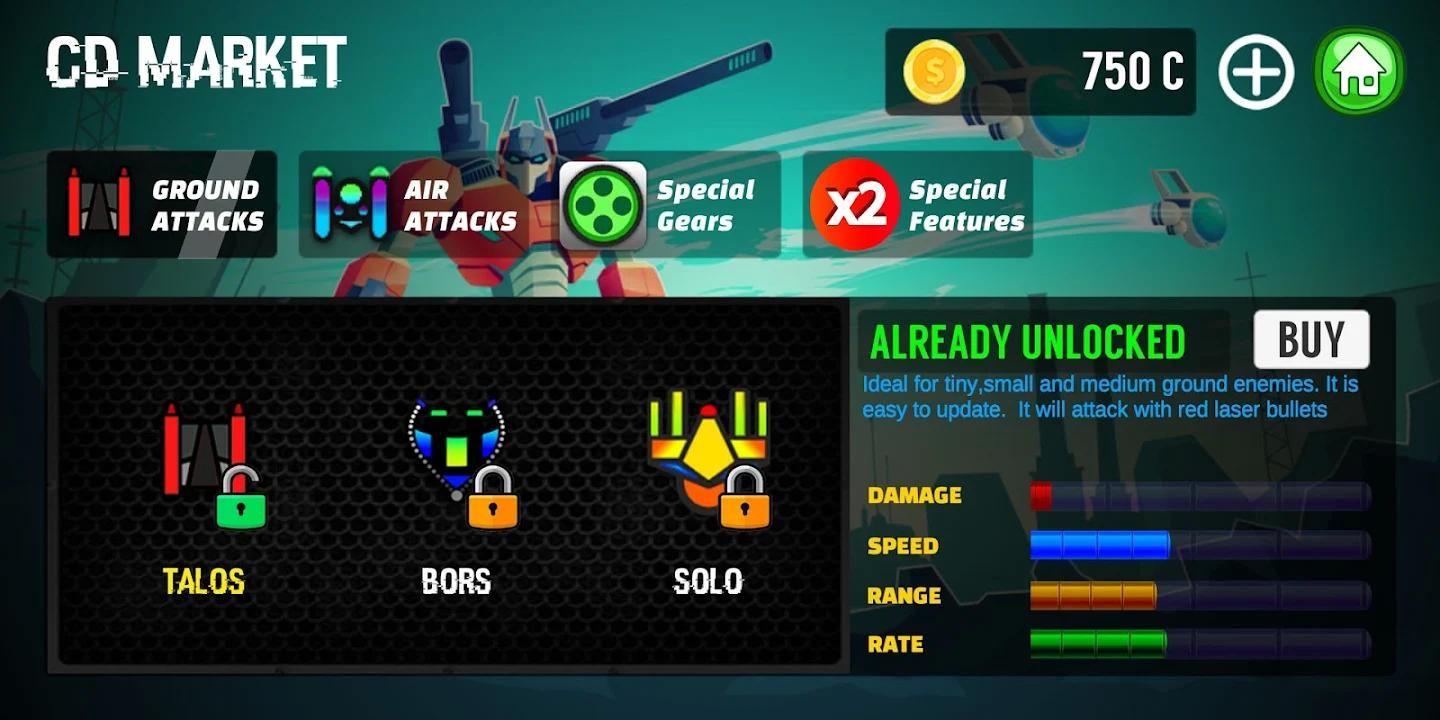Screen dimensions: 1440x720
Task: Show the Special Gears category
Action: pyautogui.click(x=669, y=204)
